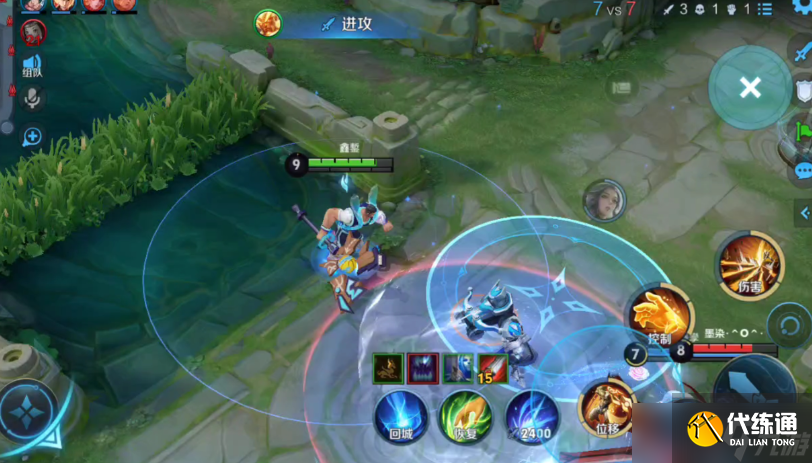Click the faded flag marker button

pos(622,88)
